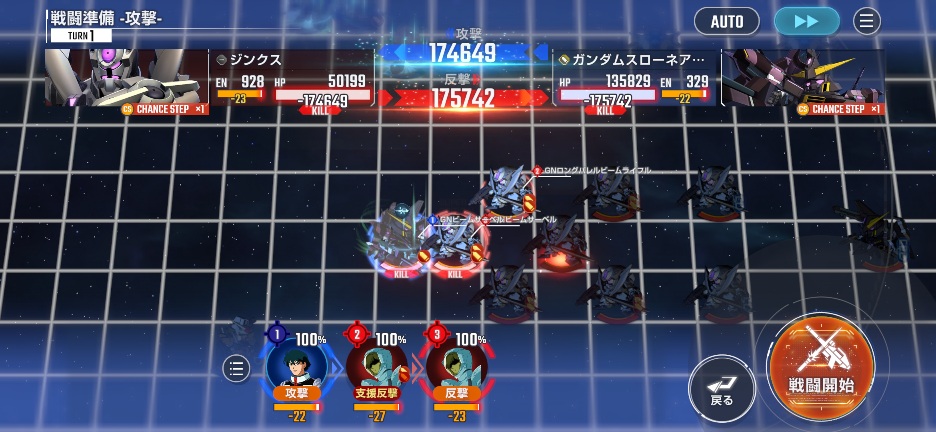
Task: Open the top-right hamburger menu
Action: coord(867,21)
